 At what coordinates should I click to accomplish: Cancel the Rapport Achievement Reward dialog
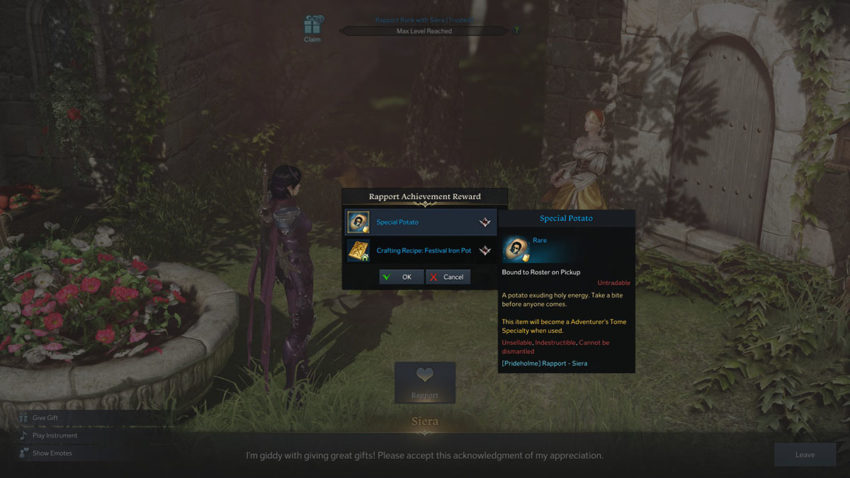click(x=447, y=277)
